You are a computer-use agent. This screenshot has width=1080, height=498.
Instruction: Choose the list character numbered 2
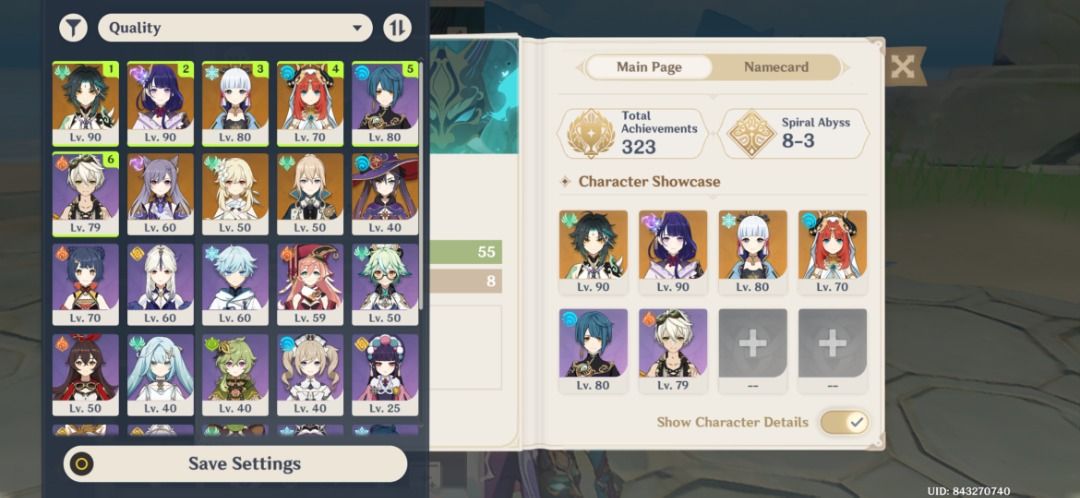point(160,103)
